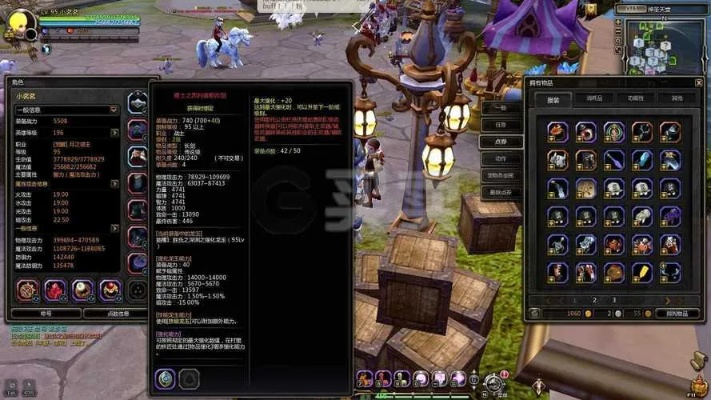Open 点赞信息 in character panel

[118, 313]
